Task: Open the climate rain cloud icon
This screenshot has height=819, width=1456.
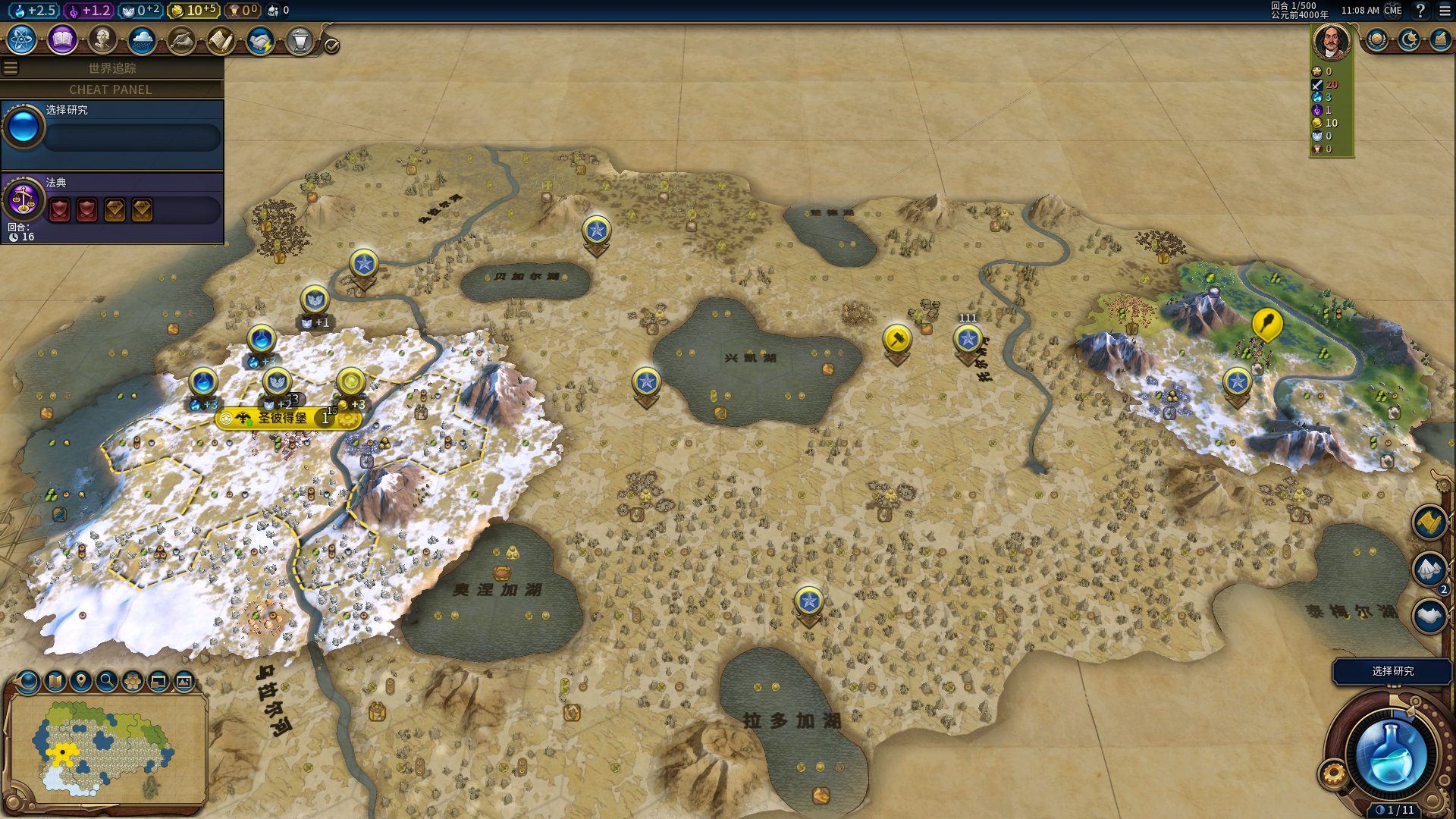Action: (x=142, y=40)
